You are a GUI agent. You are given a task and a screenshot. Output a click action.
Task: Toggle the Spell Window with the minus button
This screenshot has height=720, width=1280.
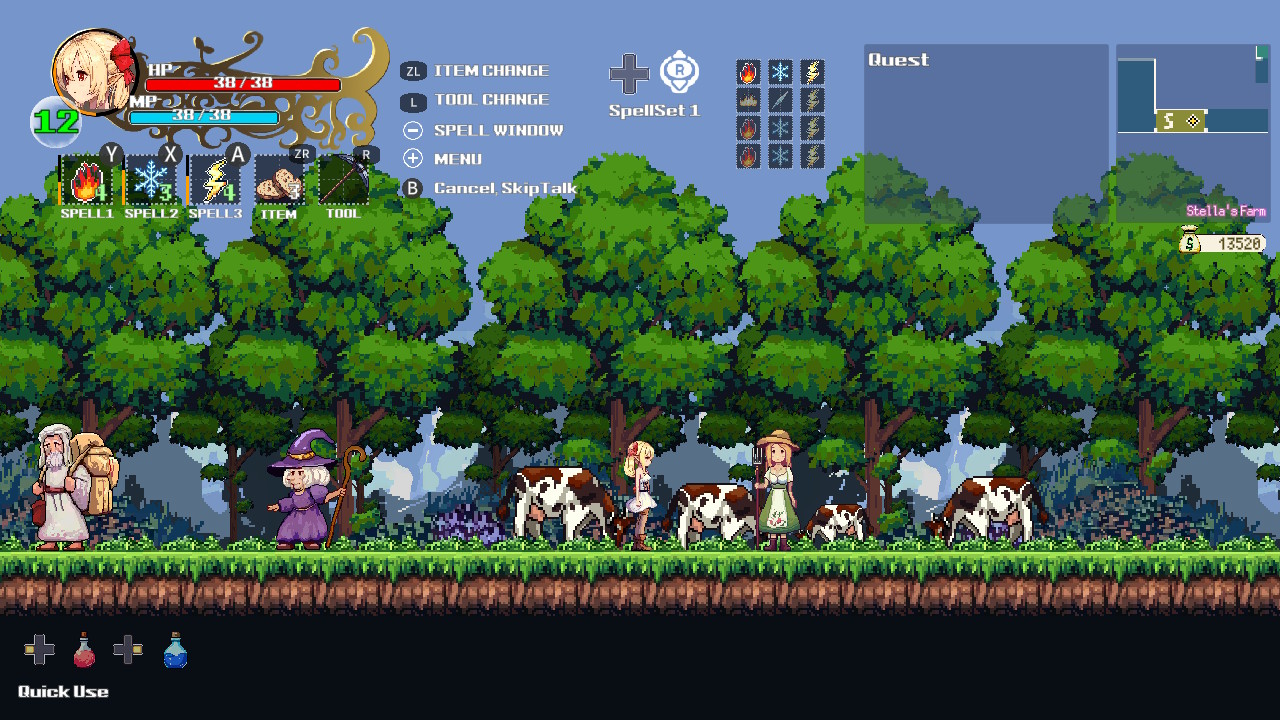pyautogui.click(x=412, y=129)
